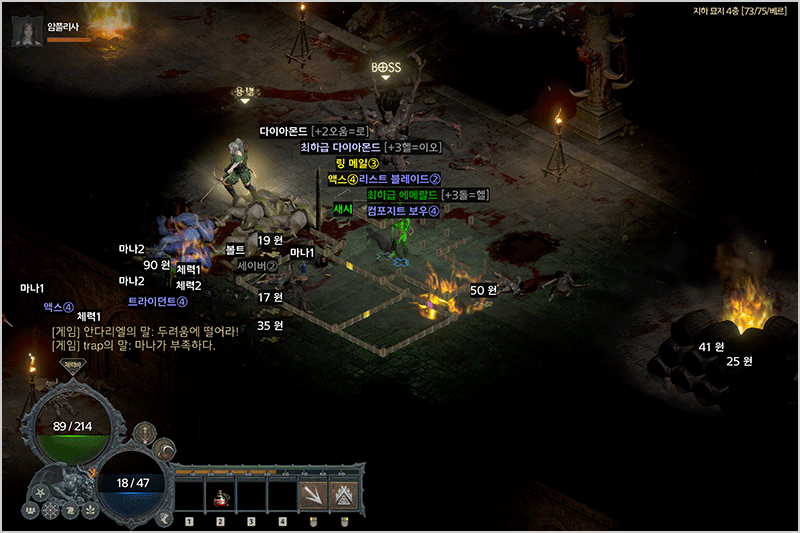Pick up the 링 메일③ item label
Viewport: 800px width, 533px height.
356,163
